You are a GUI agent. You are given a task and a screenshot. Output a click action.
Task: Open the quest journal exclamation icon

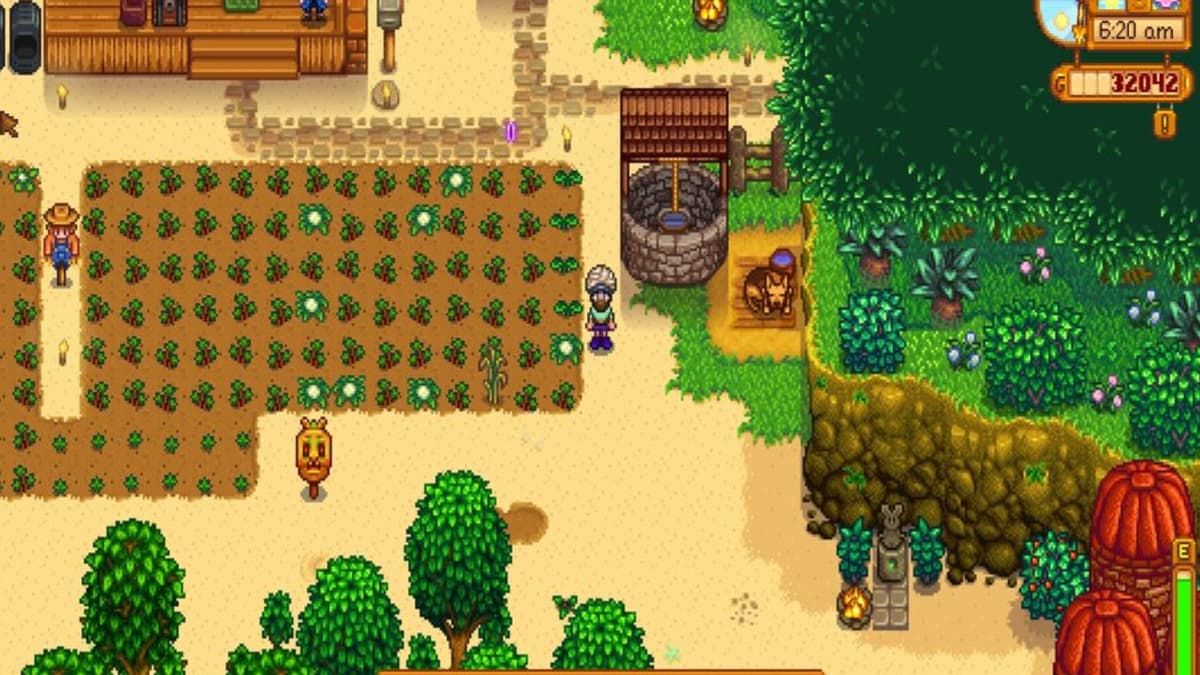[1164, 123]
